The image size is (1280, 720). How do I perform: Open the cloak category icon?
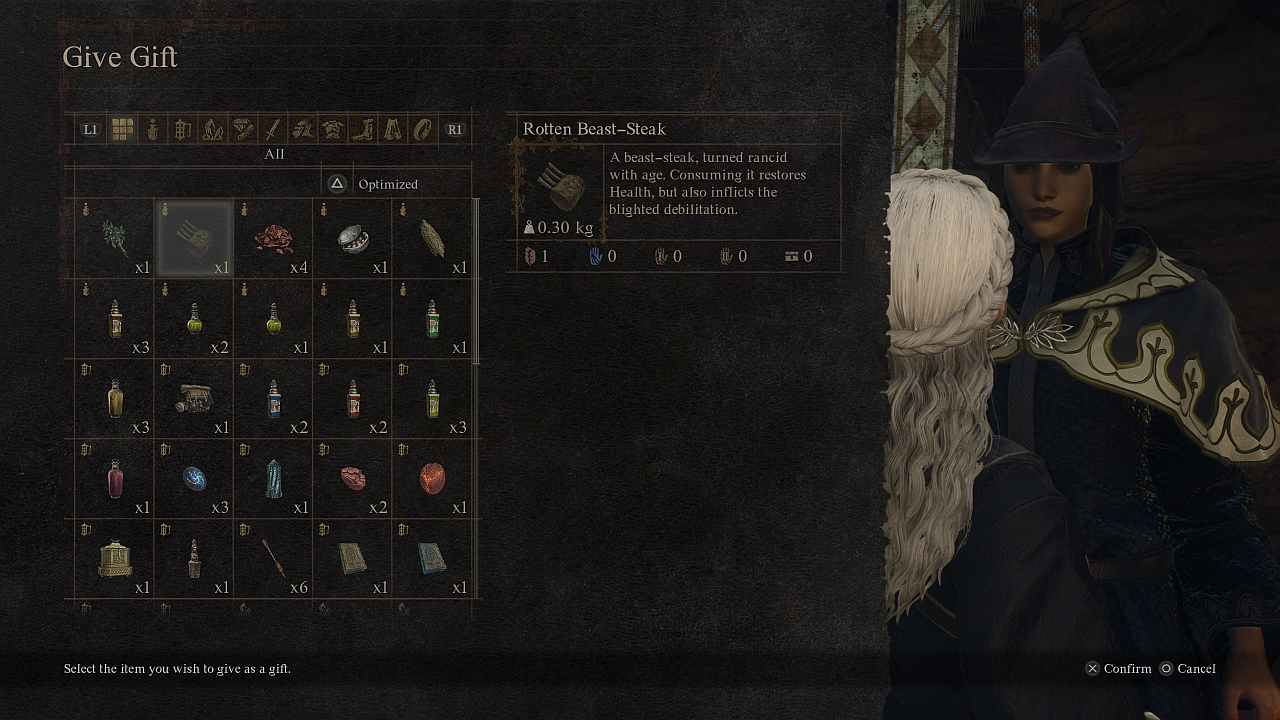392,129
